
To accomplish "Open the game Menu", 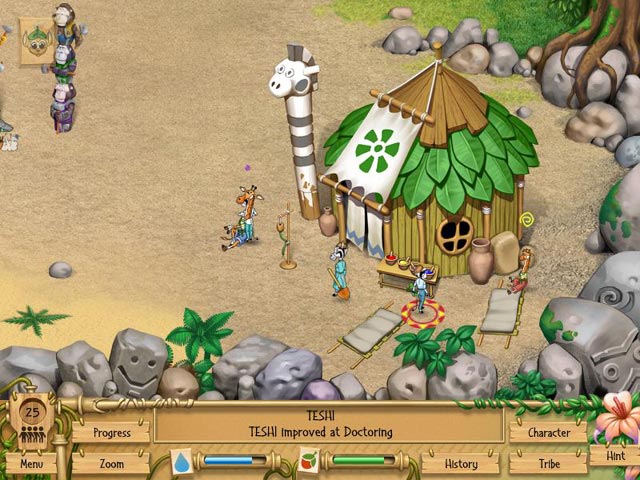I will tap(30, 464).
